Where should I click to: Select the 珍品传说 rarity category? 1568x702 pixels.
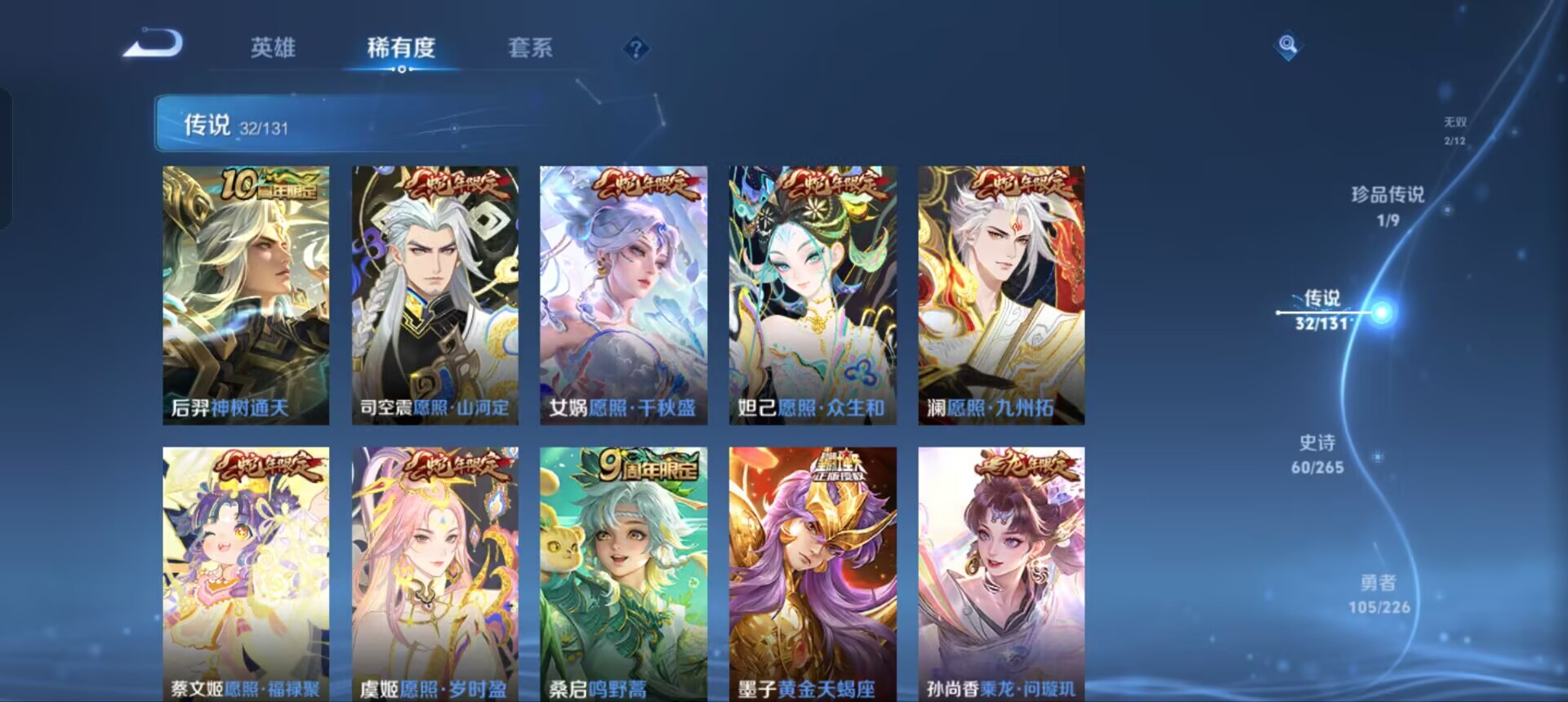pyautogui.click(x=1390, y=202)
